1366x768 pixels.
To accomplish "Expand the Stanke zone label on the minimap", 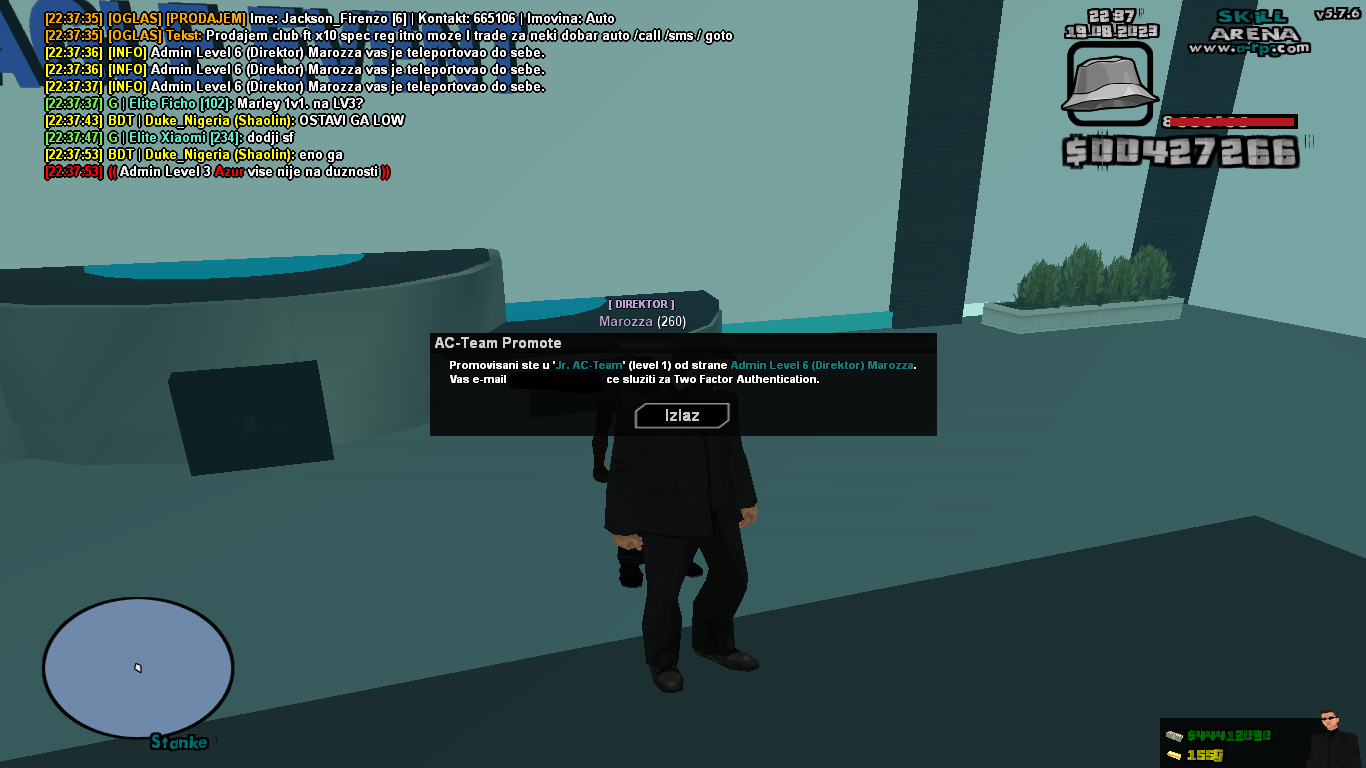I will point(179,743).
